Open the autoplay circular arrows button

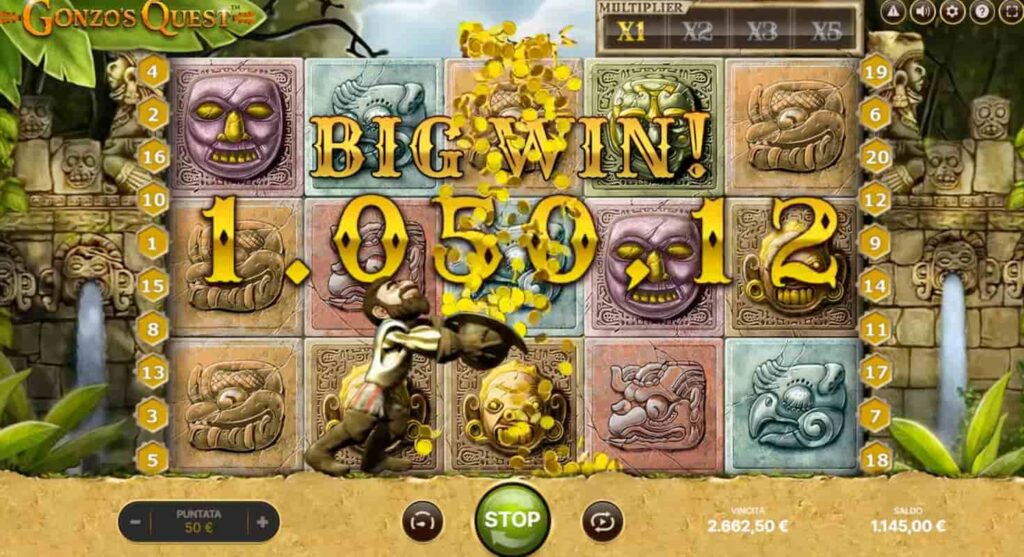[602, 521]
